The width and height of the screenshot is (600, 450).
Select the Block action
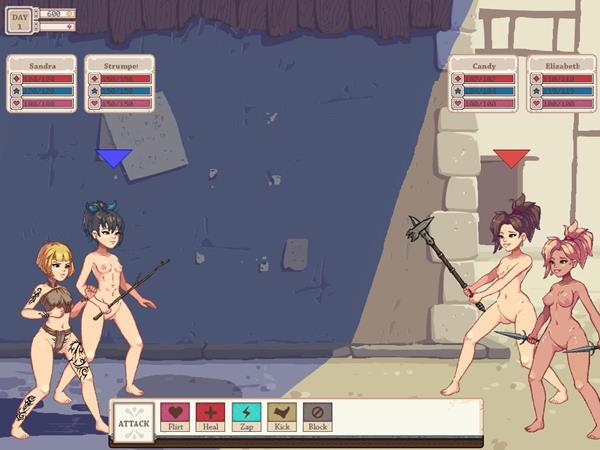[317, 415]
